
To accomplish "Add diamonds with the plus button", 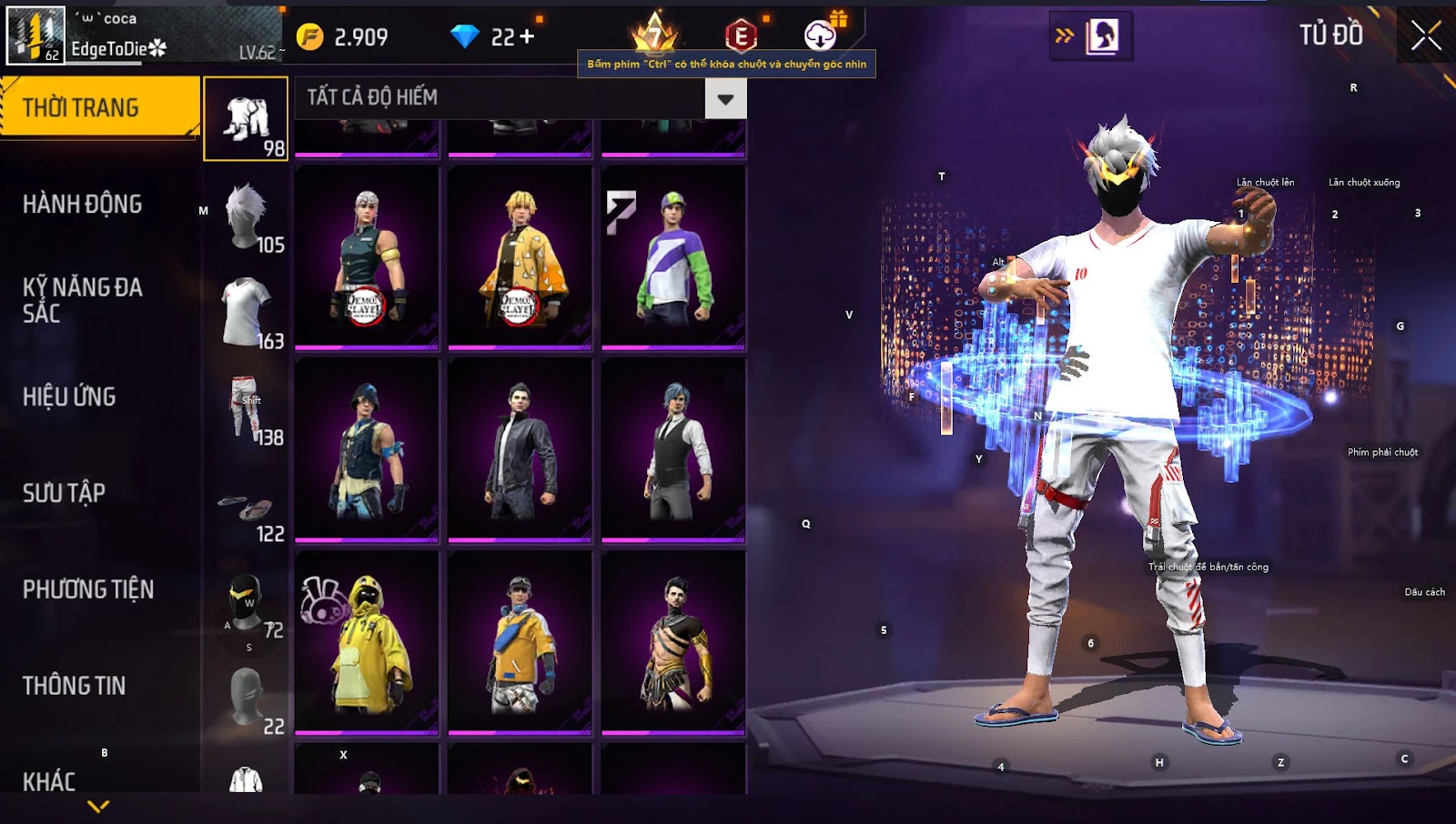I will (527, 37).
